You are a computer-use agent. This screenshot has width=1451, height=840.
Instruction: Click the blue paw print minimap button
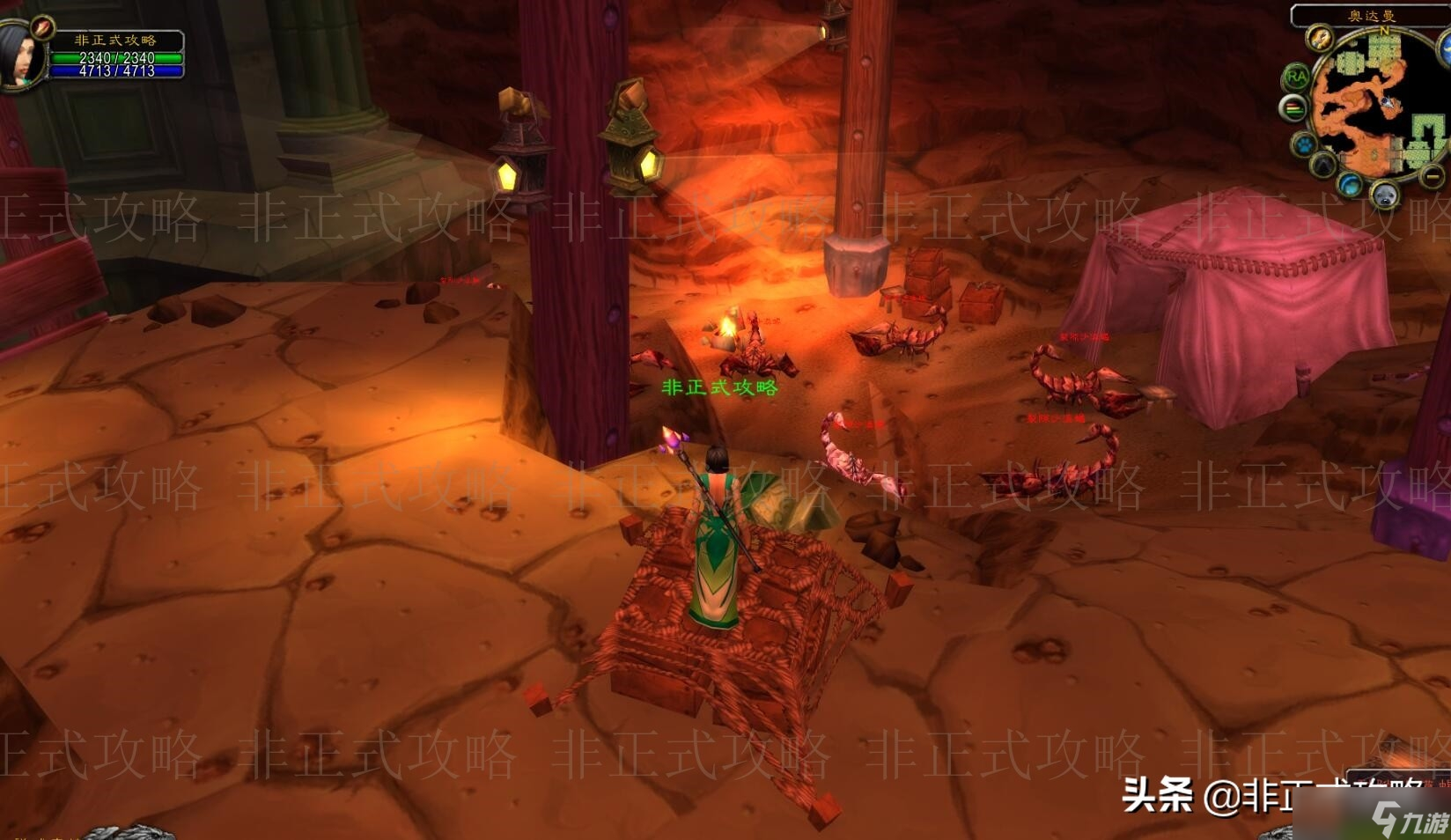pos(1303,144)
